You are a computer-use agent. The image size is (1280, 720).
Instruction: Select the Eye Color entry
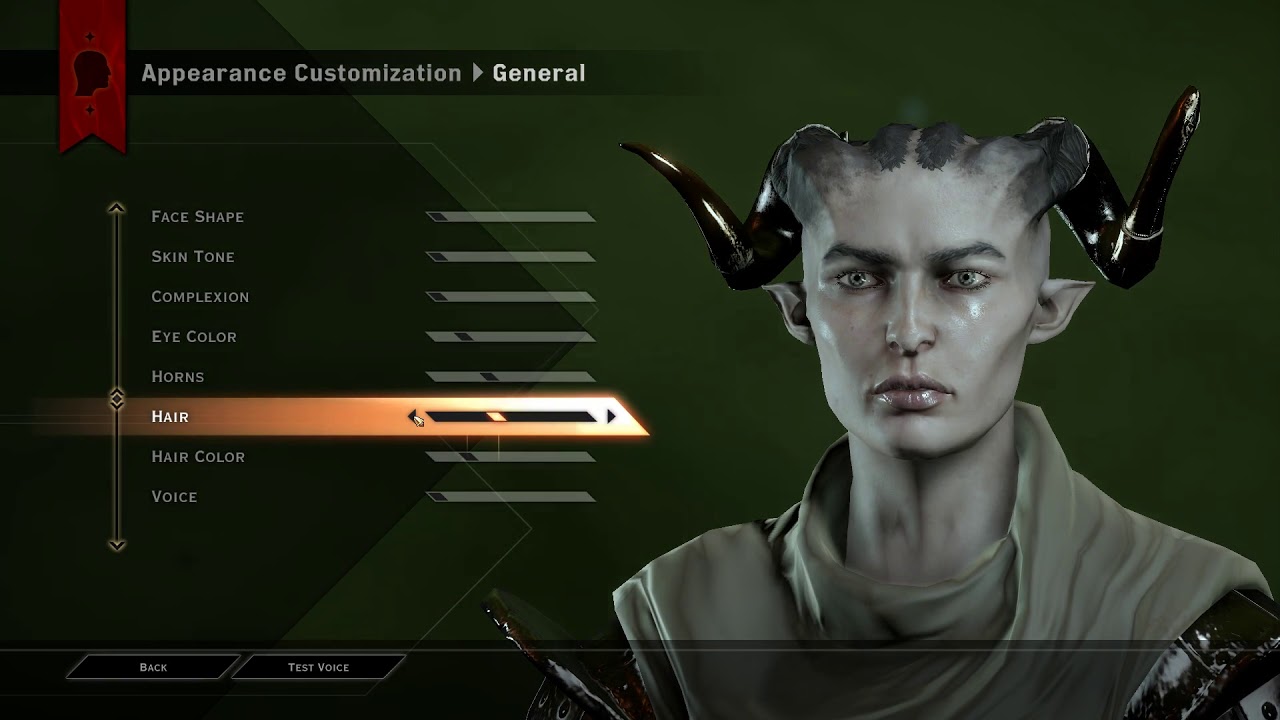(194, 337)
